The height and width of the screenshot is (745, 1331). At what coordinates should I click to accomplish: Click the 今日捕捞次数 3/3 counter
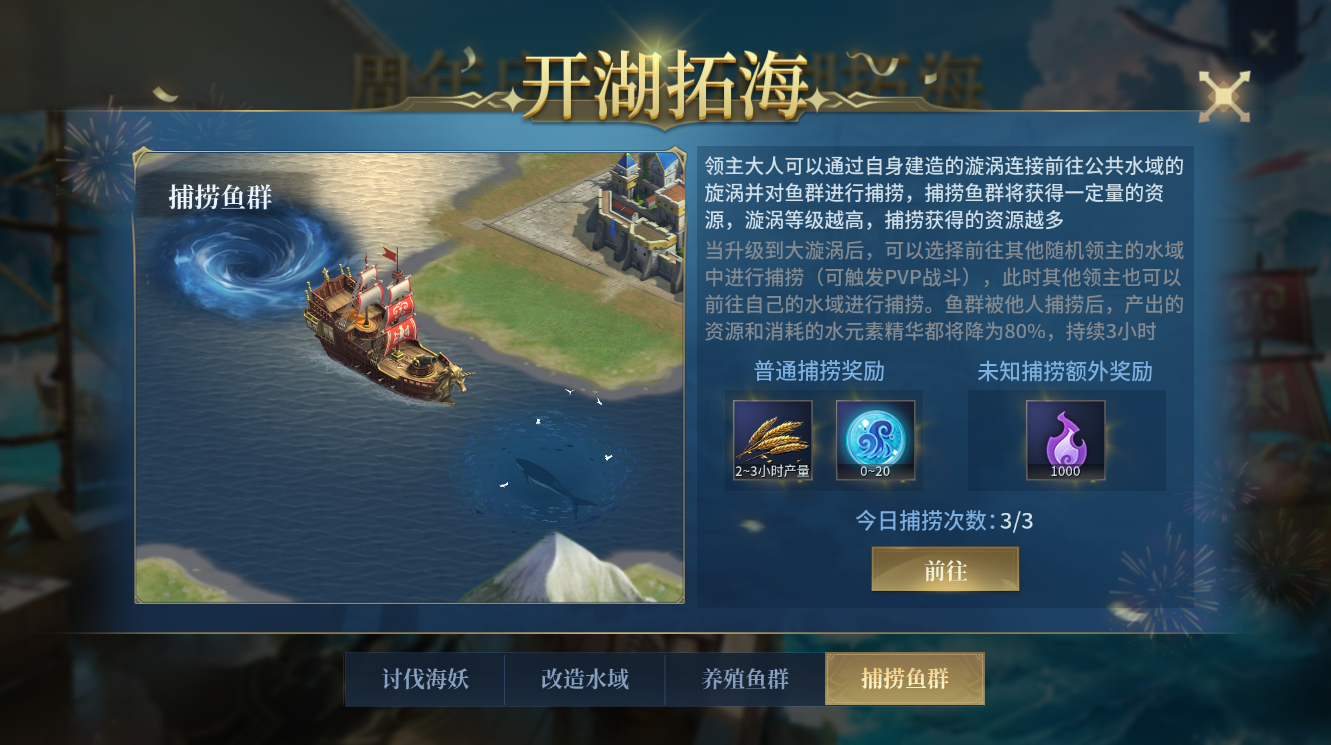(x=945, y=519)
